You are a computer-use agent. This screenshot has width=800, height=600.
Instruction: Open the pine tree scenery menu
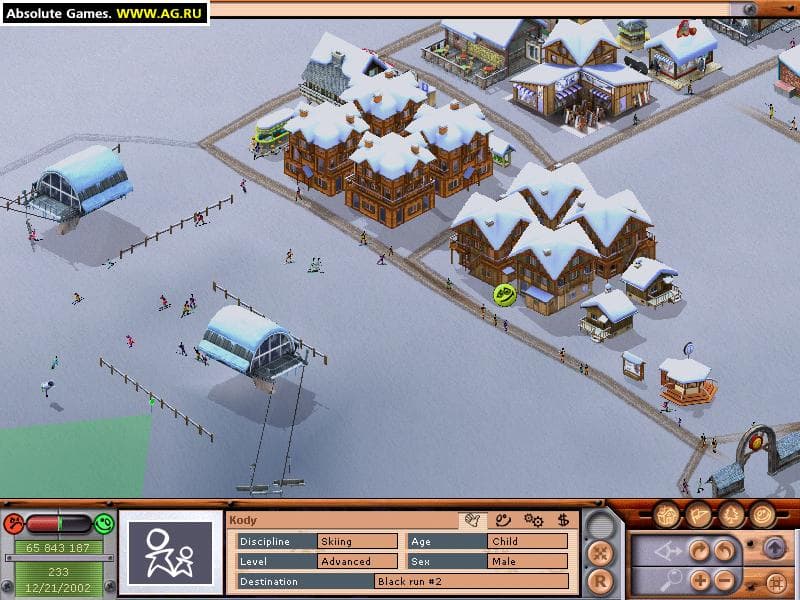731,515
